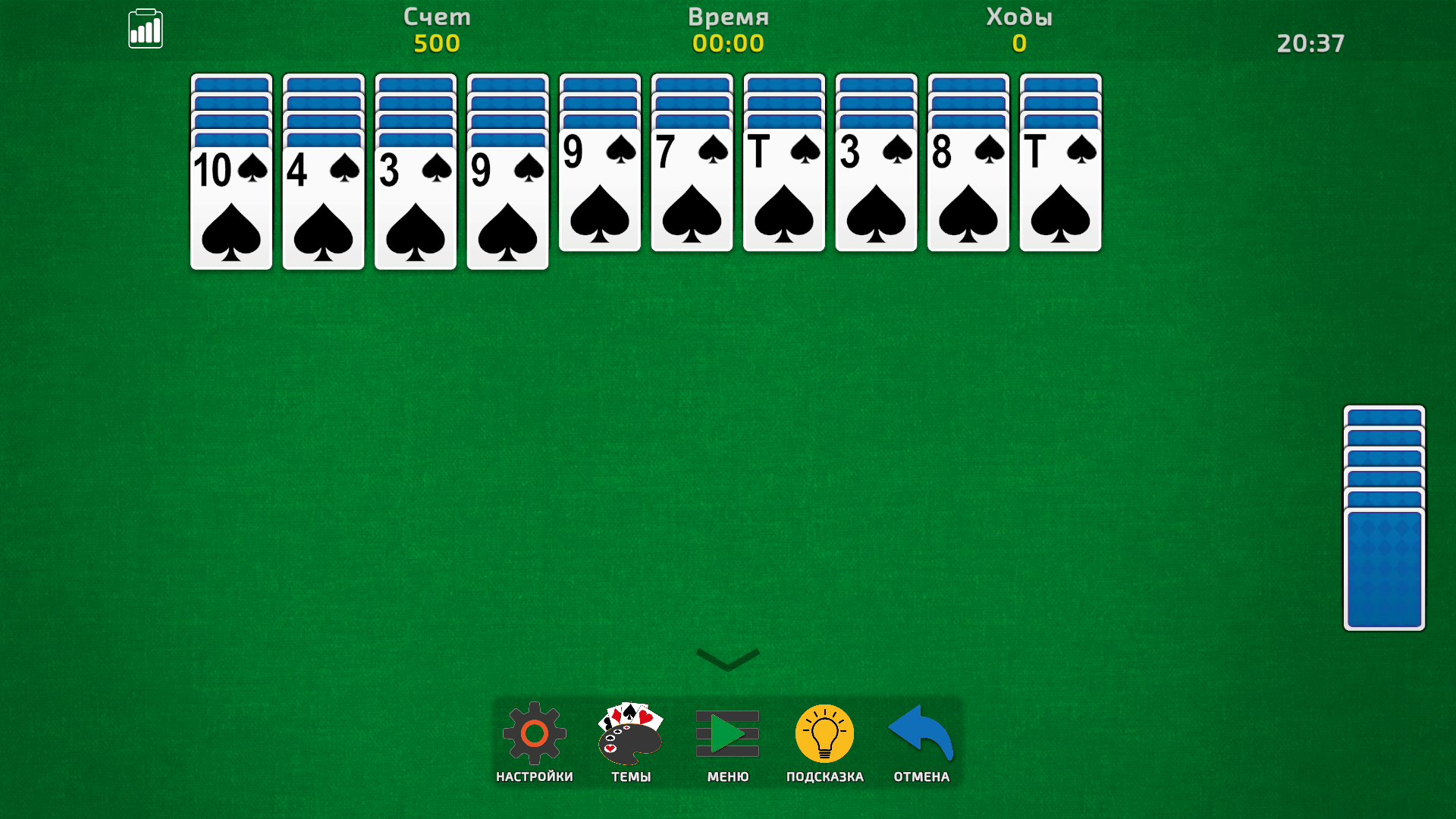Select the Меню label at the bottom
Viewport: 1456px width, 819px height.
726,776
